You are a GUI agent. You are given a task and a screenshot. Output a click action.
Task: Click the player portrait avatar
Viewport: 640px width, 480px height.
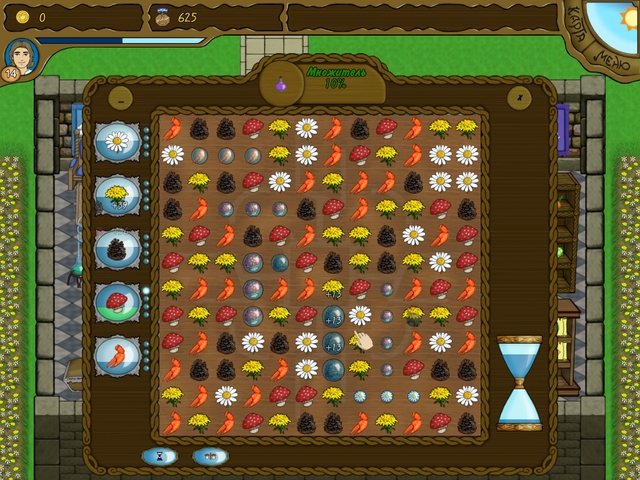pos(22,57)
